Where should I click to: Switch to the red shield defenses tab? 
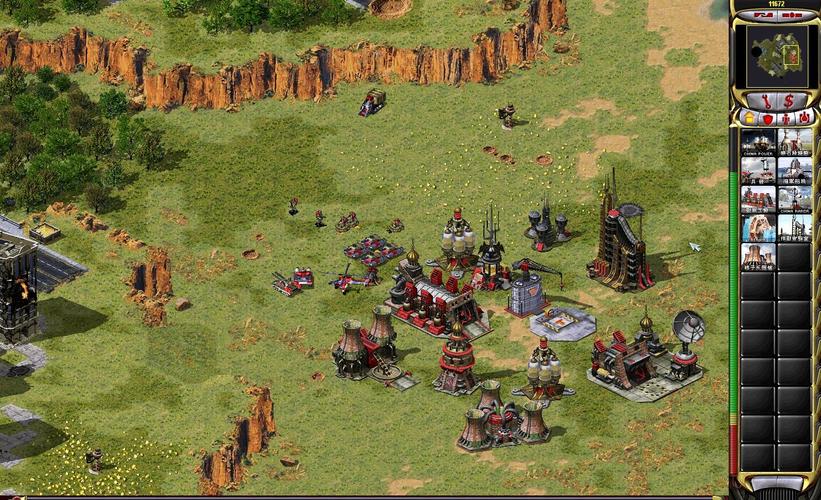[767, 118]
